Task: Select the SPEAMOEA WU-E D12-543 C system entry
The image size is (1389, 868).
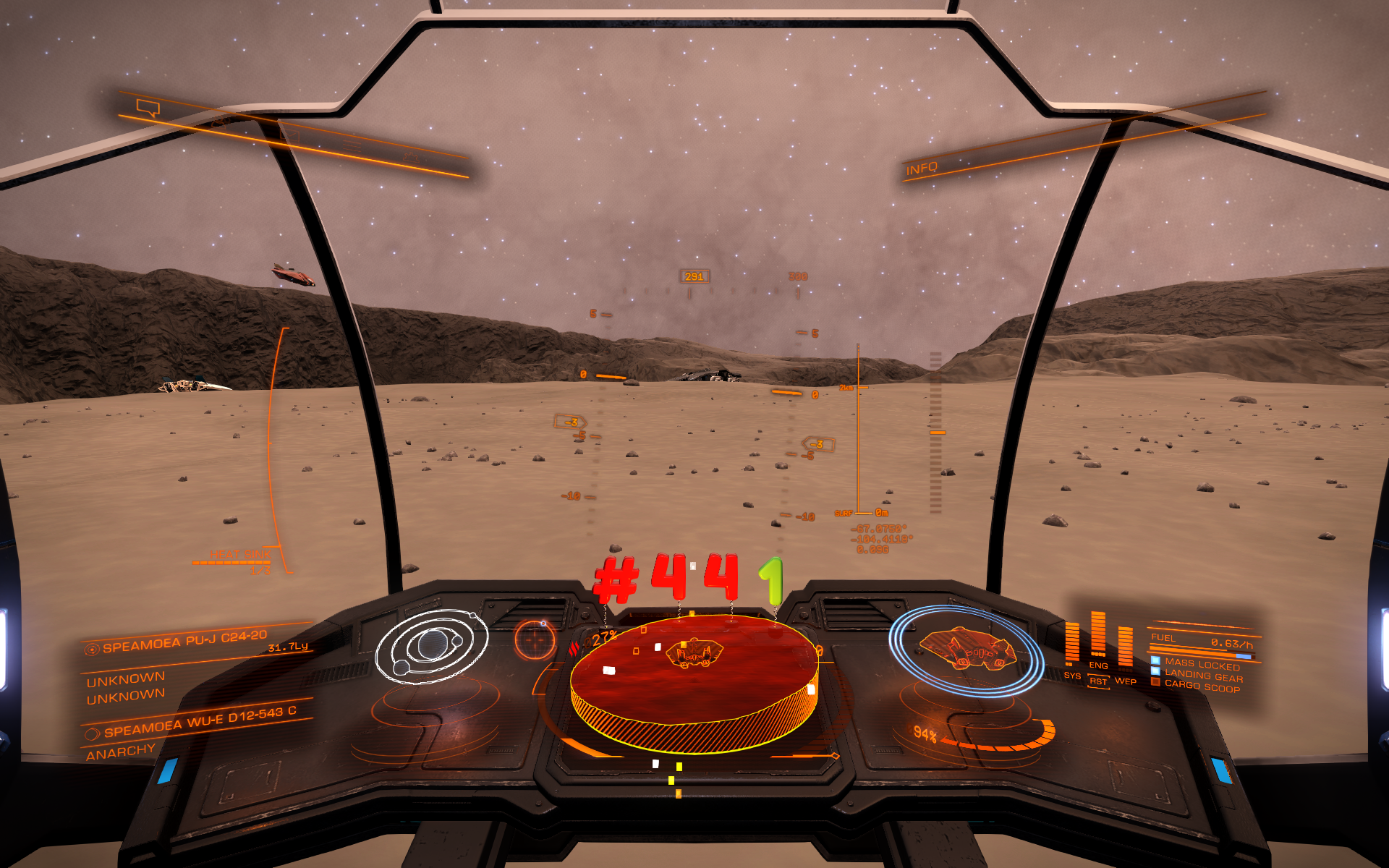Action: pyautogui.click(x=200, y=722)
